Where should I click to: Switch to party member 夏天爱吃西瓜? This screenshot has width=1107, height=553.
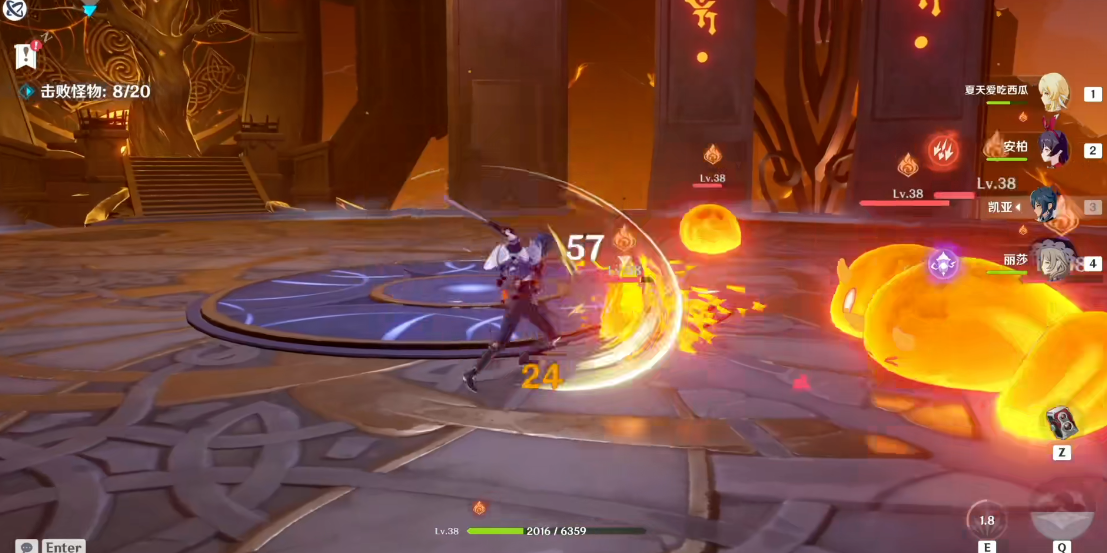(1053, 93)
